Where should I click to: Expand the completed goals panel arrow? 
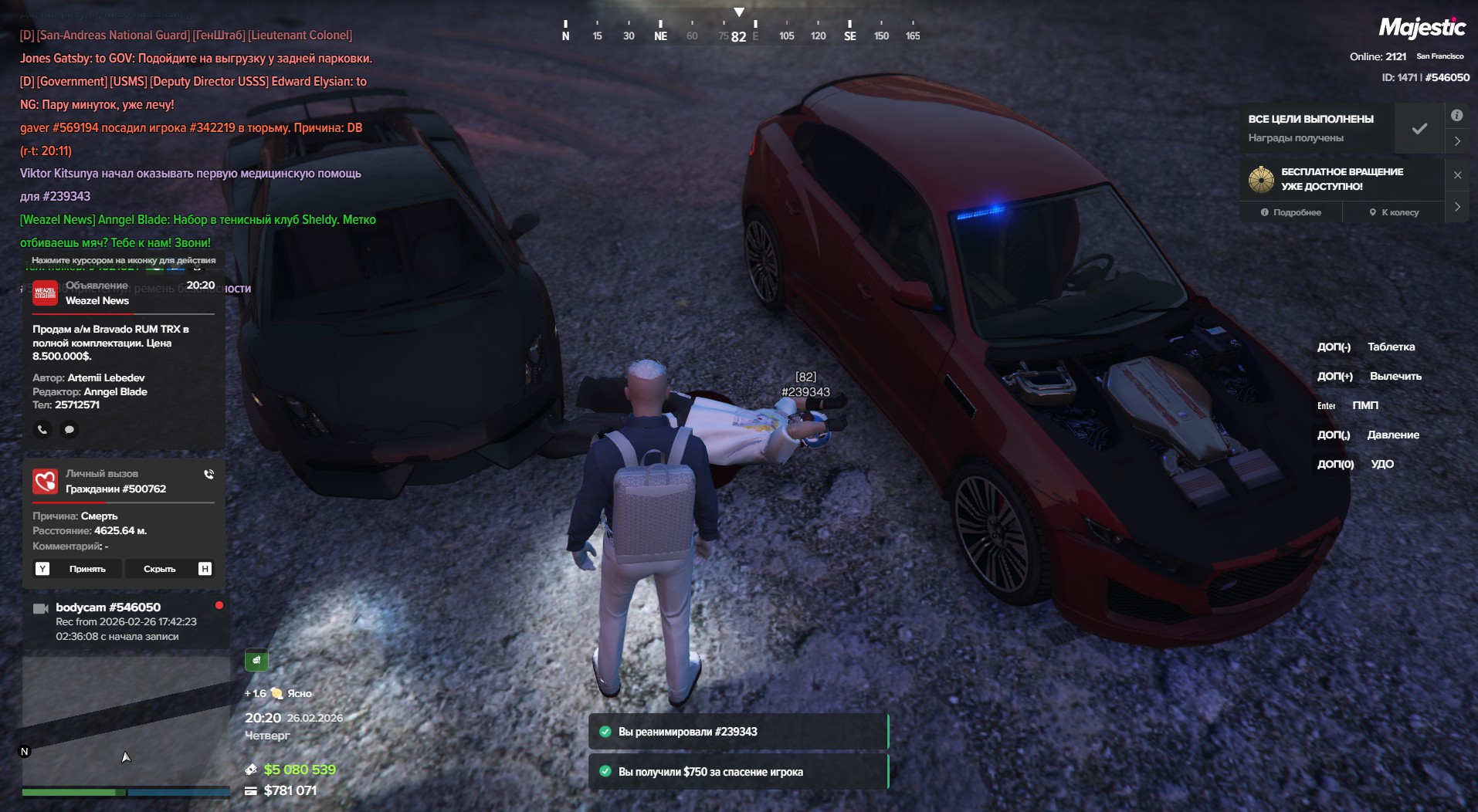[1457, 141]
